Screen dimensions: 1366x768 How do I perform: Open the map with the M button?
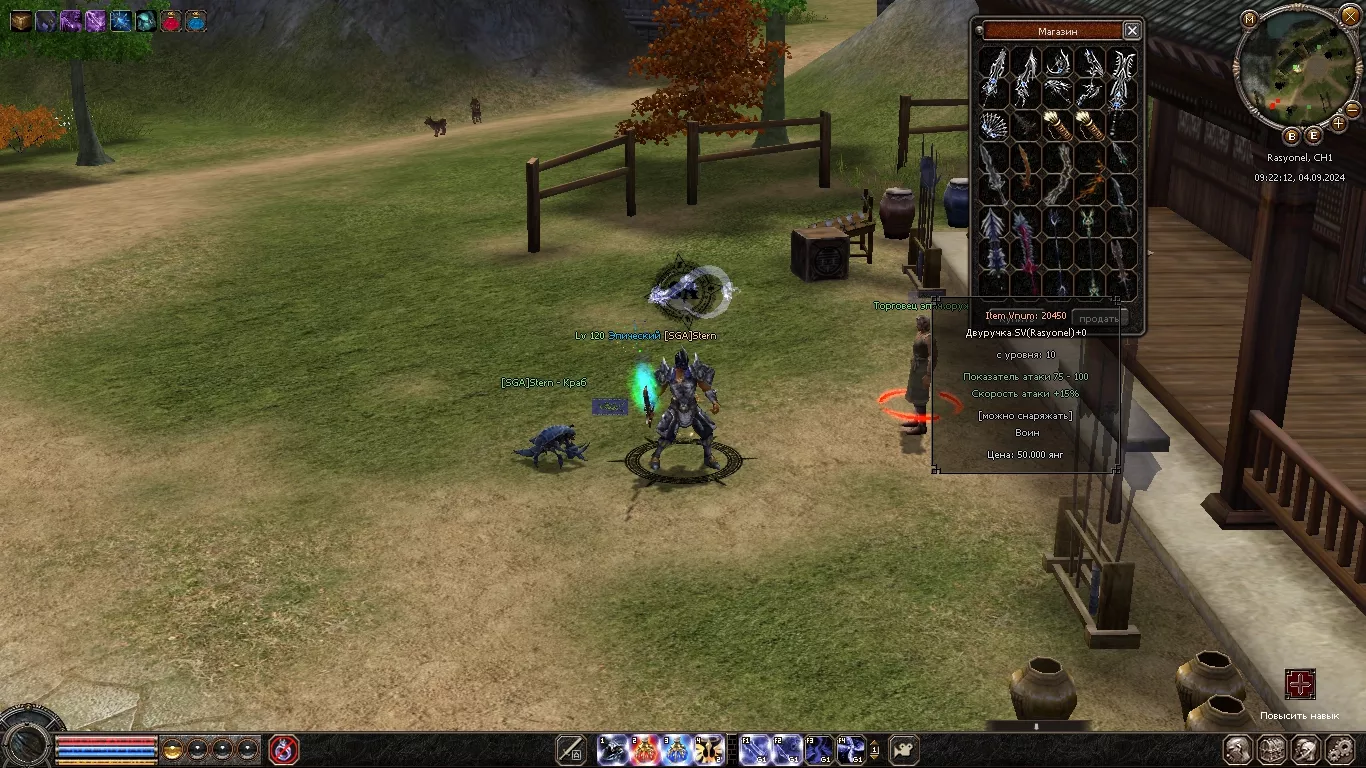click(1249, 18)
